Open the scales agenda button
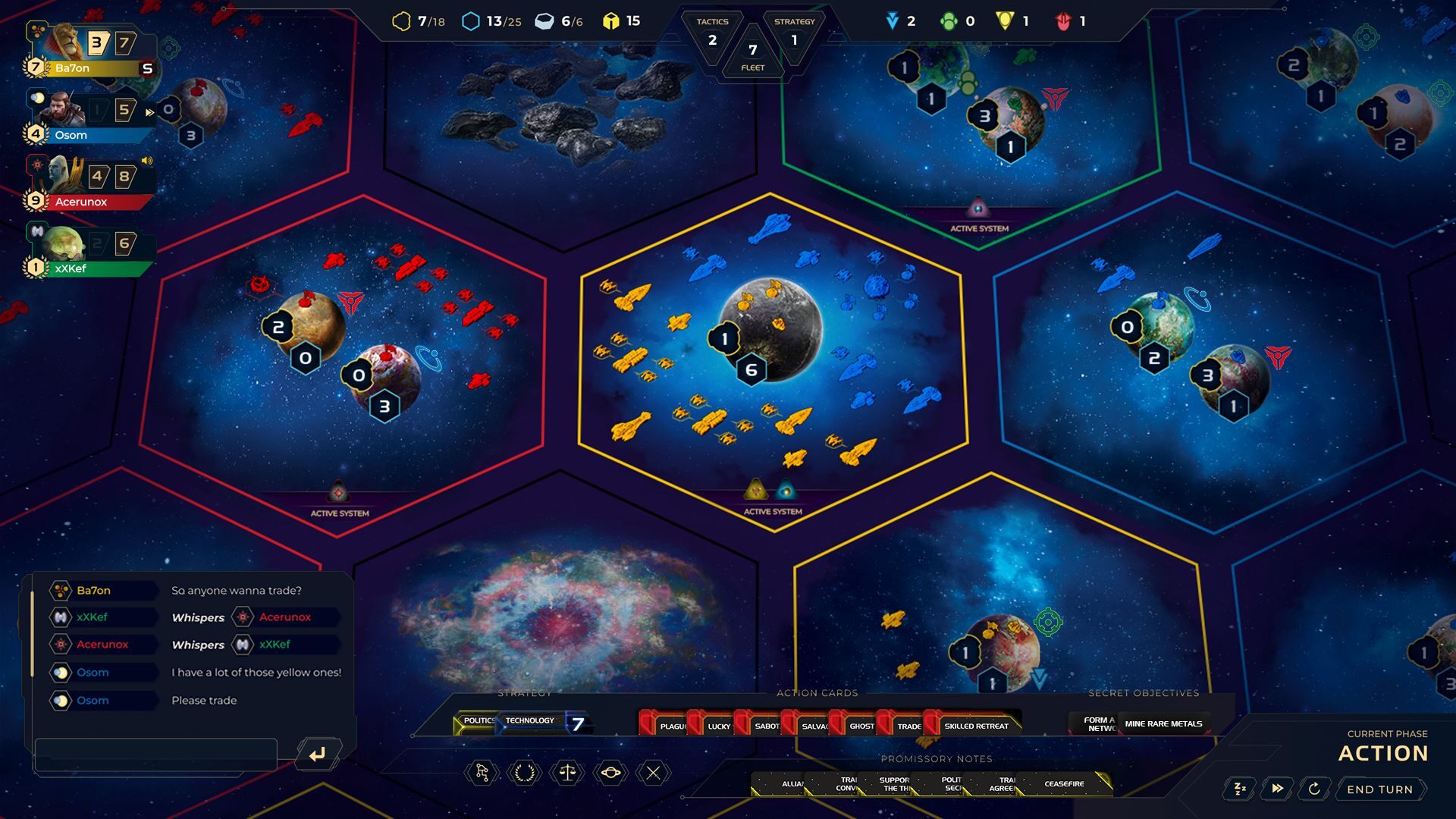The image size is (1456, 819). 567,773
